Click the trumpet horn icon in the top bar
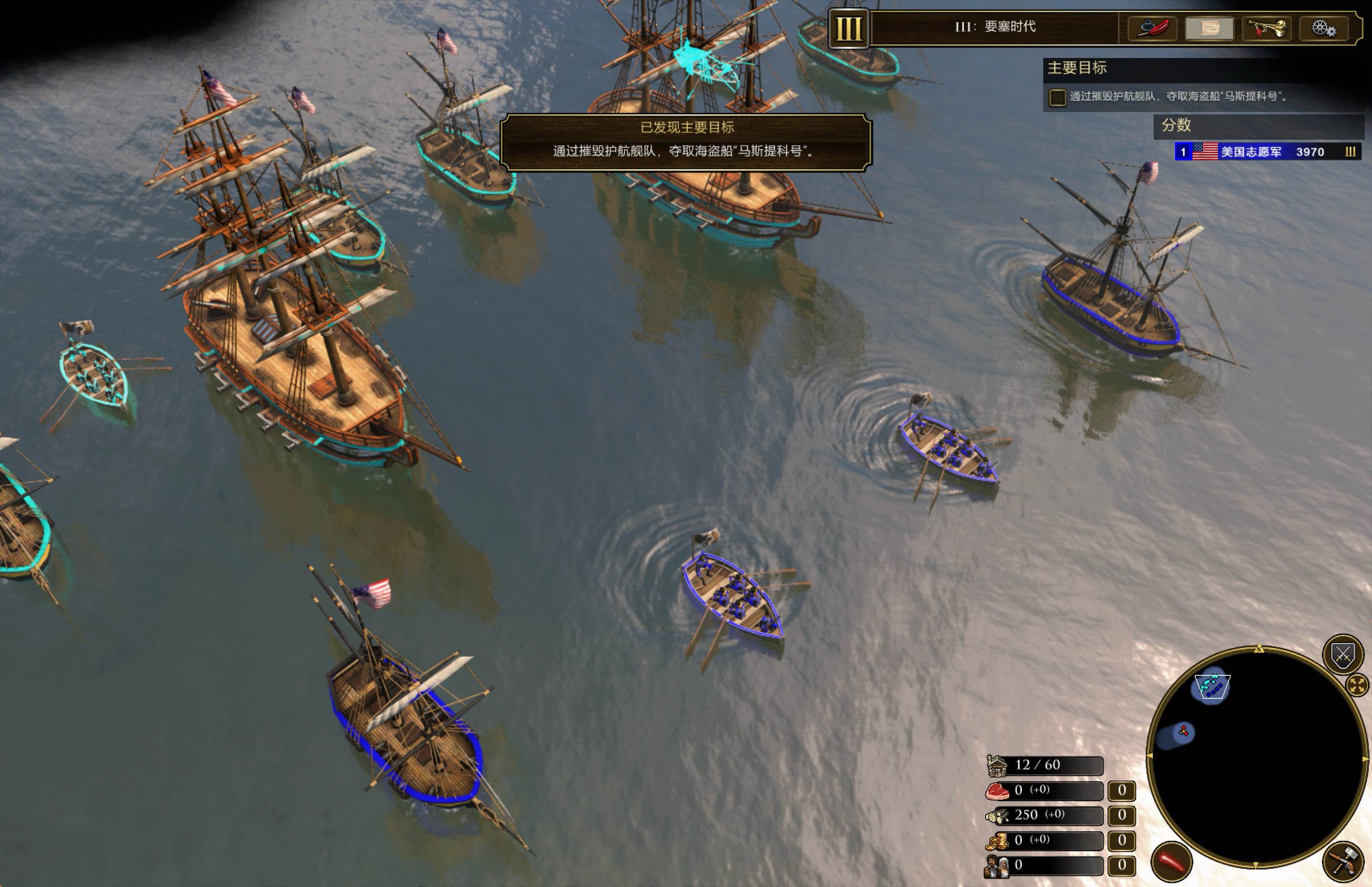 point(1267,27)
